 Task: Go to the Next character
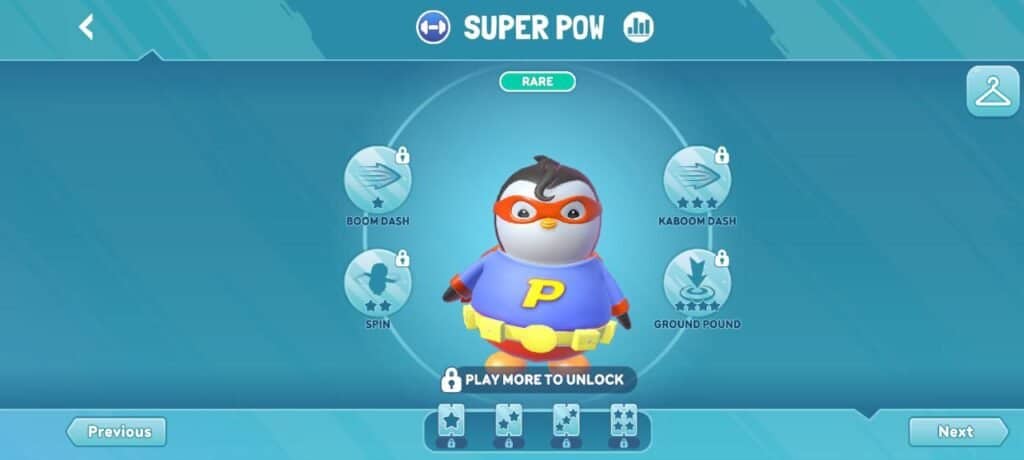(x=957, y=432)
